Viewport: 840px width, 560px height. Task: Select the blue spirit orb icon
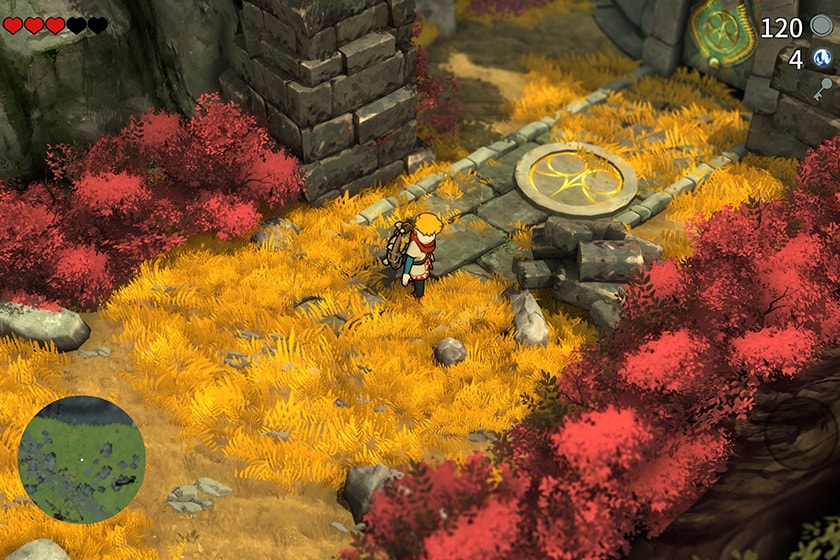pyautogui.click(x=822, y=59)
